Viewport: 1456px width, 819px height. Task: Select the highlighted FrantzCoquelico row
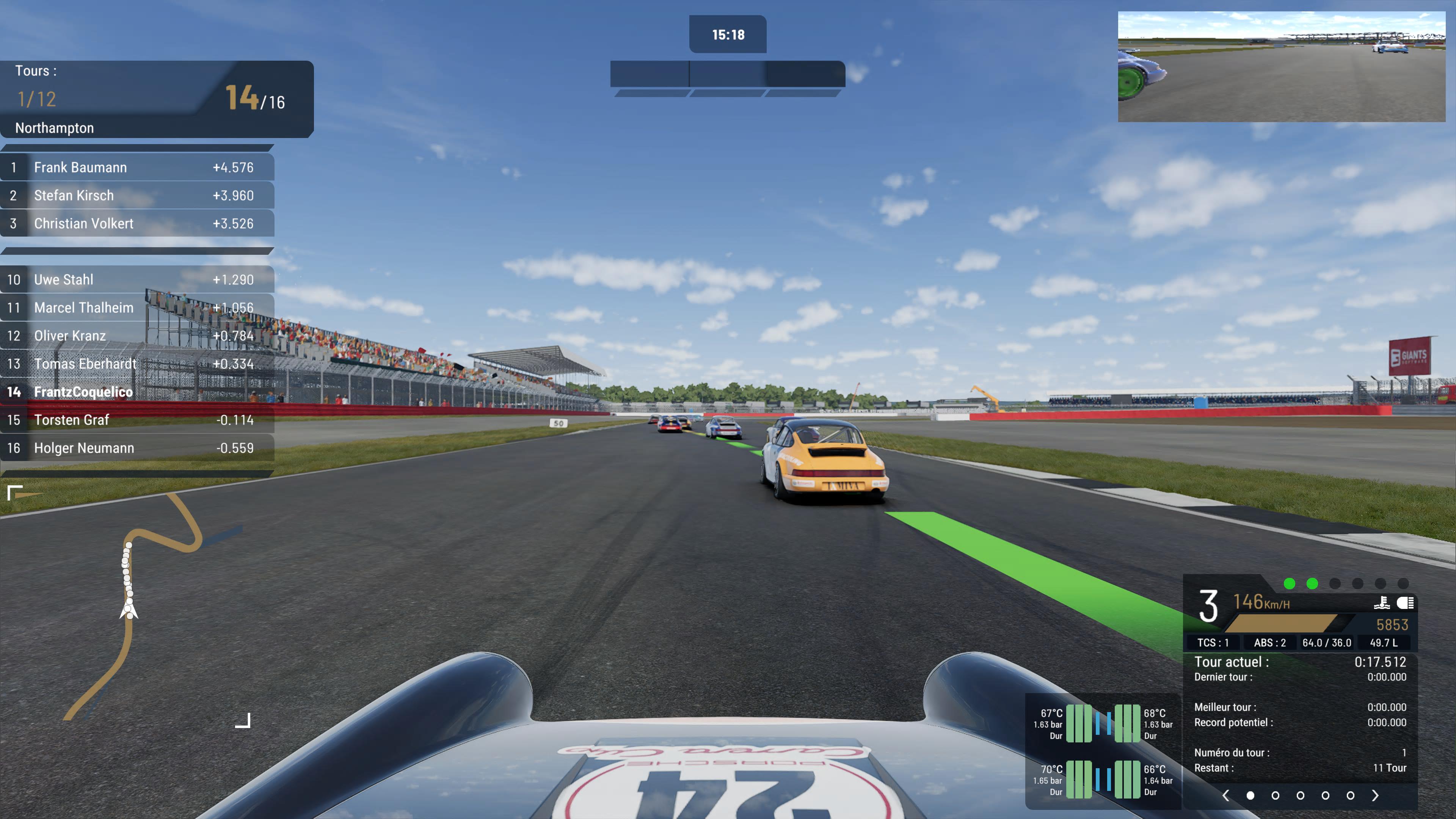[x=137, y=392]
